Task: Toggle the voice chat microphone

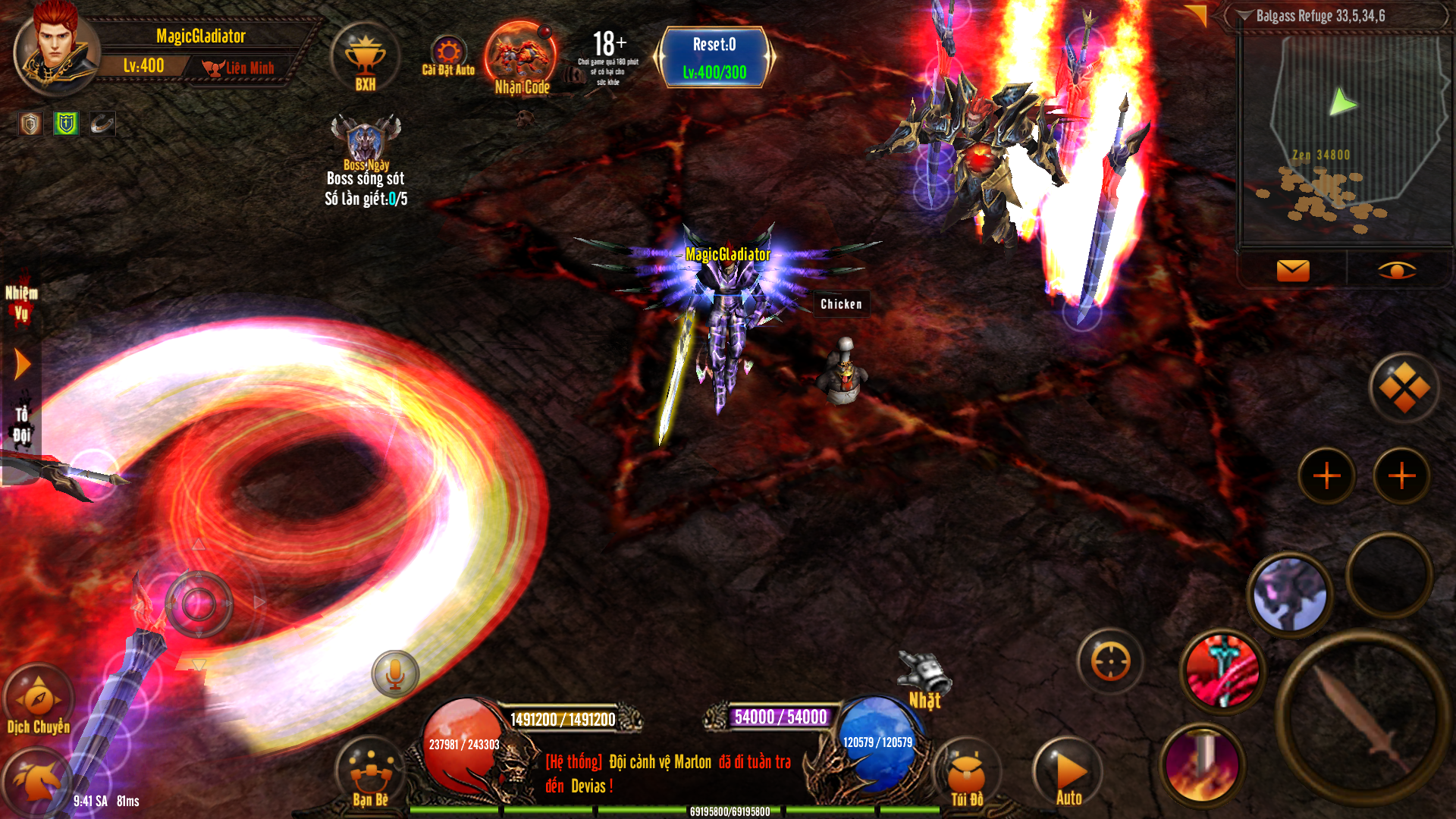Action: (x=395, y=673)
